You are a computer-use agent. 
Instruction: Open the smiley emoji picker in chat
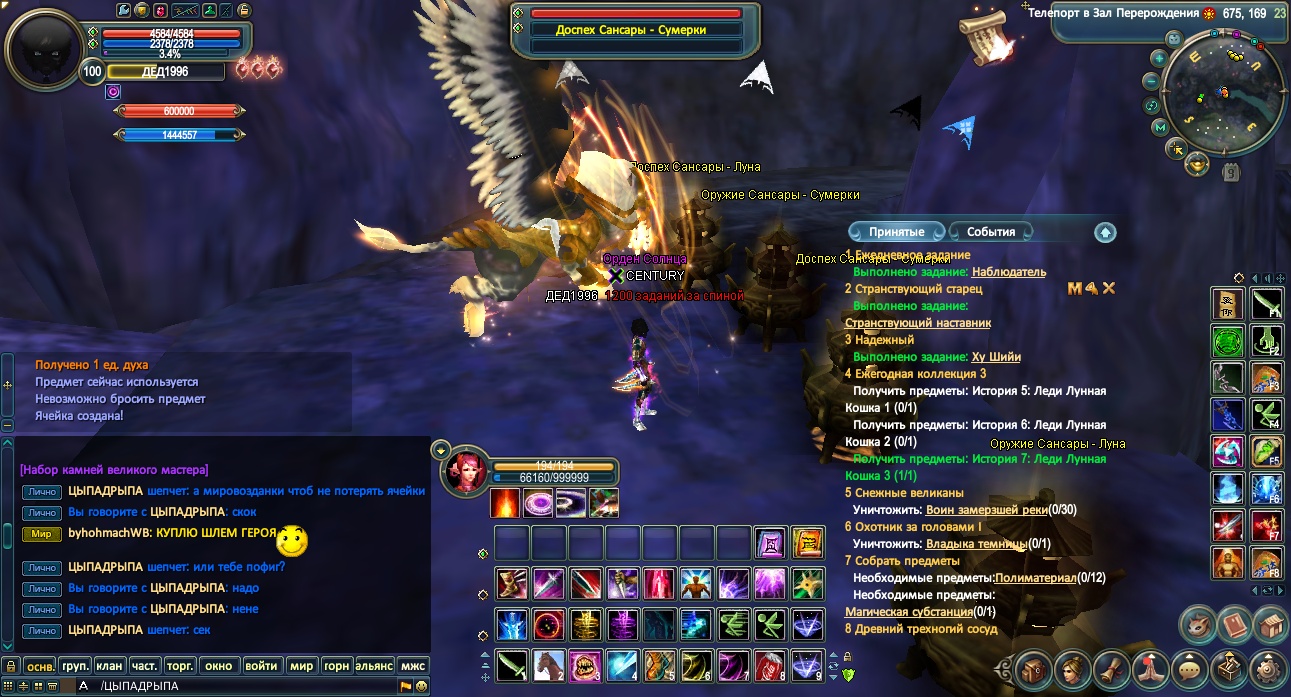[422, 686]
